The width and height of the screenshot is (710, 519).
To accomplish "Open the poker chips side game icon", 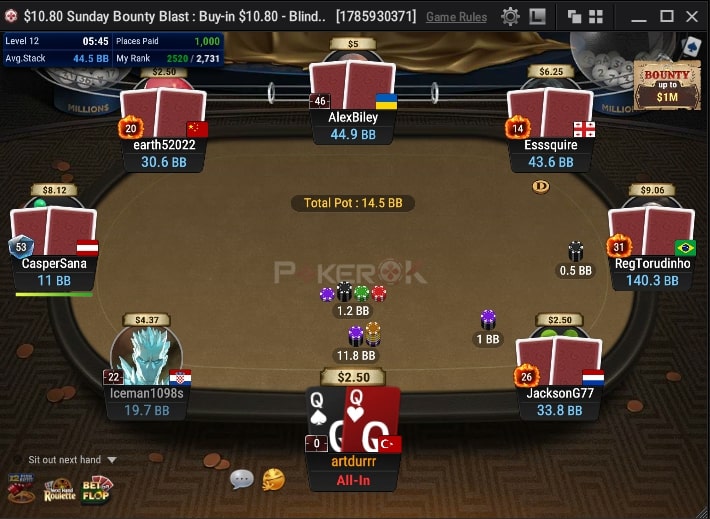I will [x=20, y=489].
